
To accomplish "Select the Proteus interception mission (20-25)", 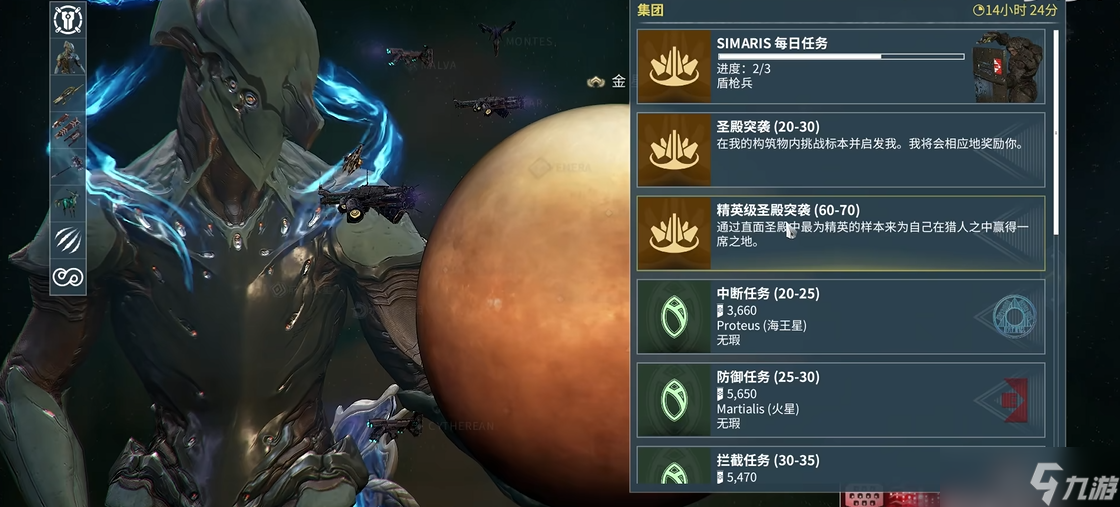I will click(840, 317).
